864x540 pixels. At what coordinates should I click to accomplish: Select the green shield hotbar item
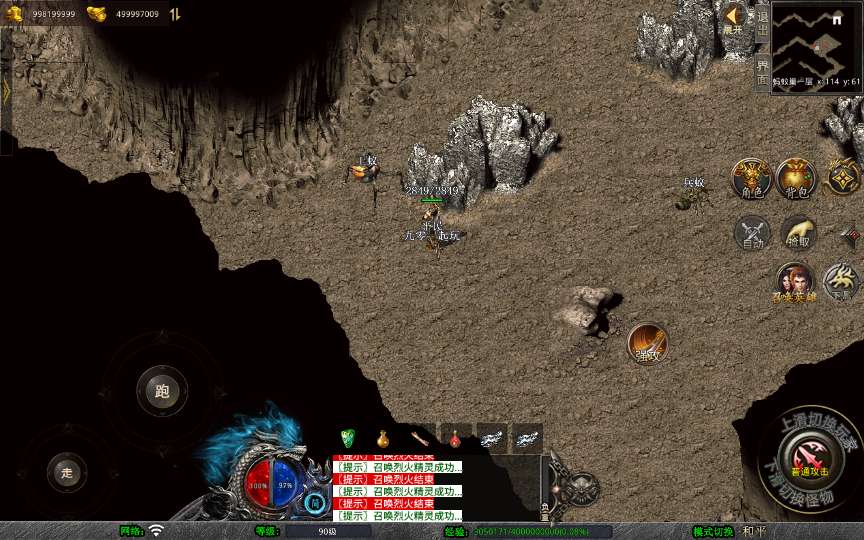click(348, 437)
